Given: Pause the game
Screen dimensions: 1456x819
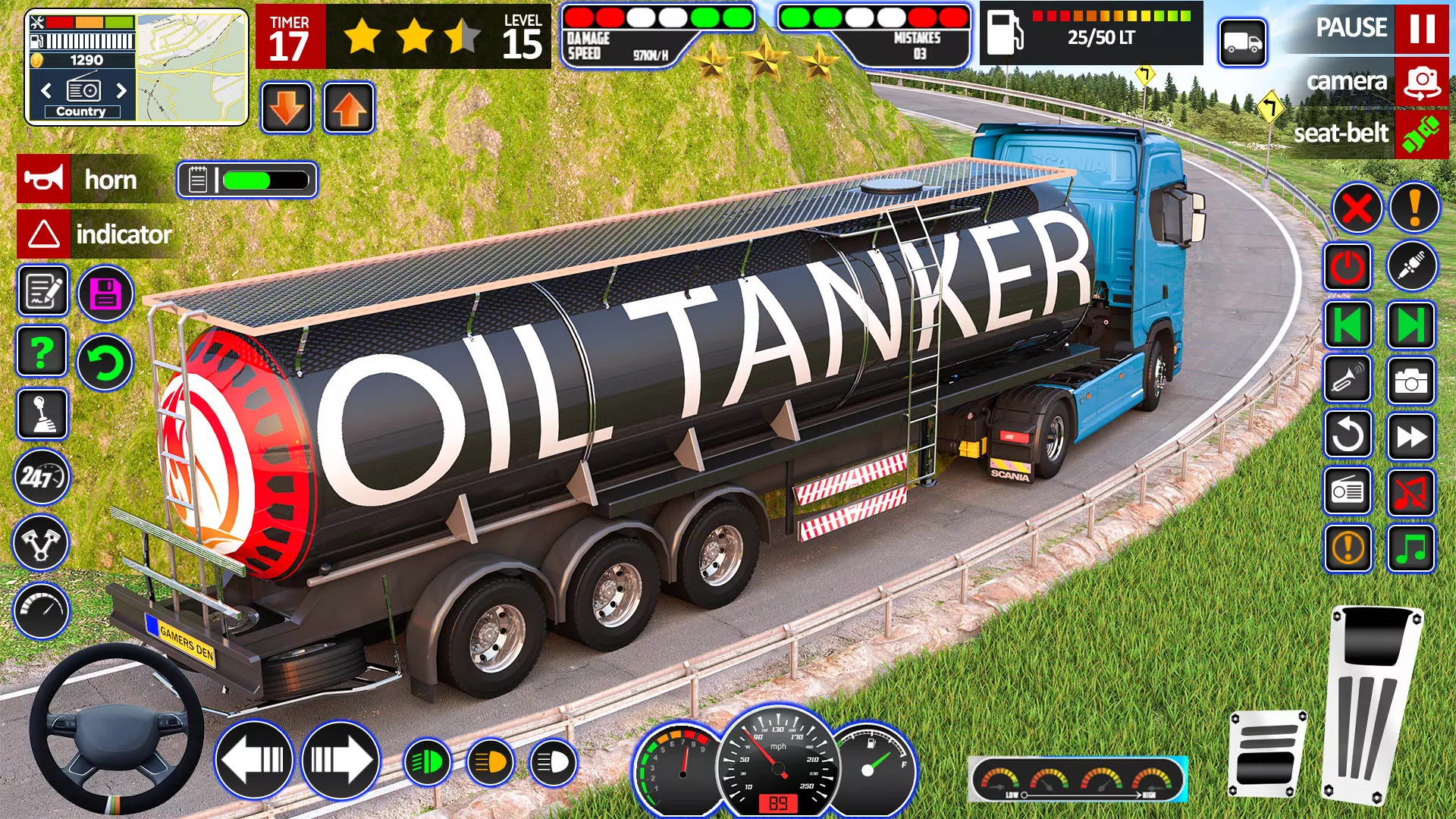Looking at the screenshot, I should [x=1420, y=28].
